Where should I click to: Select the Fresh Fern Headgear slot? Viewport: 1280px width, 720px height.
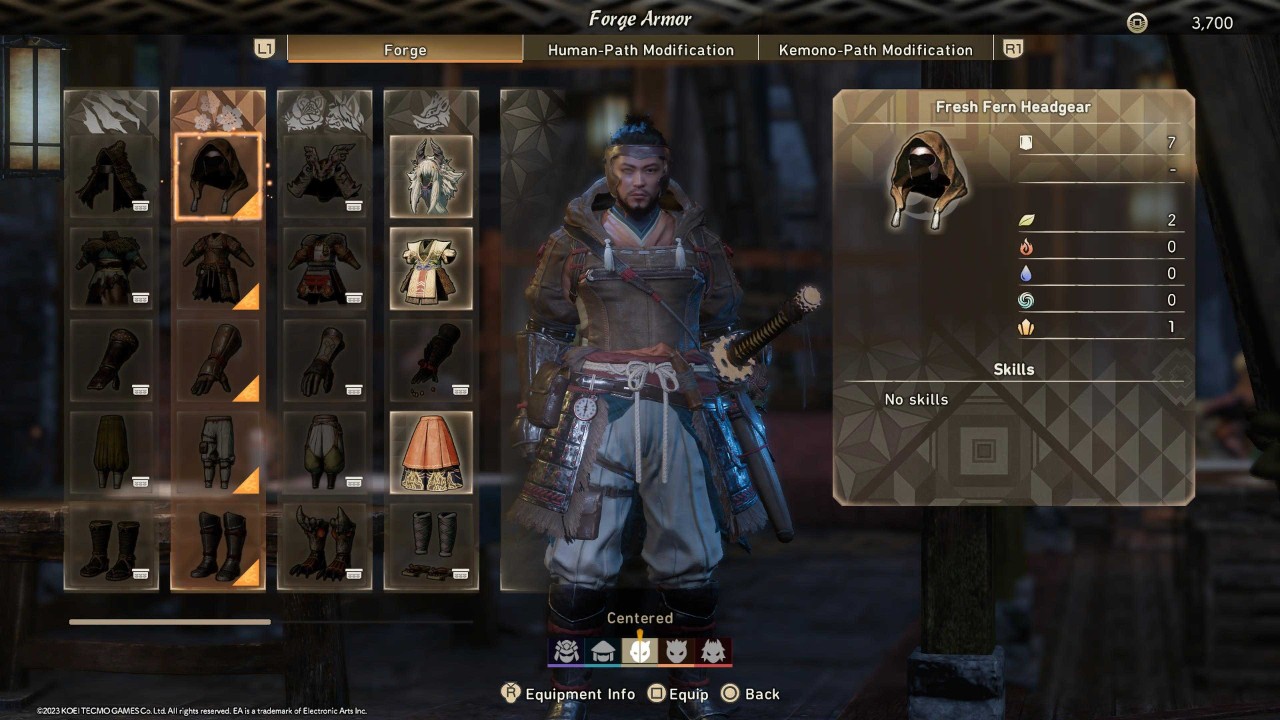217,175
